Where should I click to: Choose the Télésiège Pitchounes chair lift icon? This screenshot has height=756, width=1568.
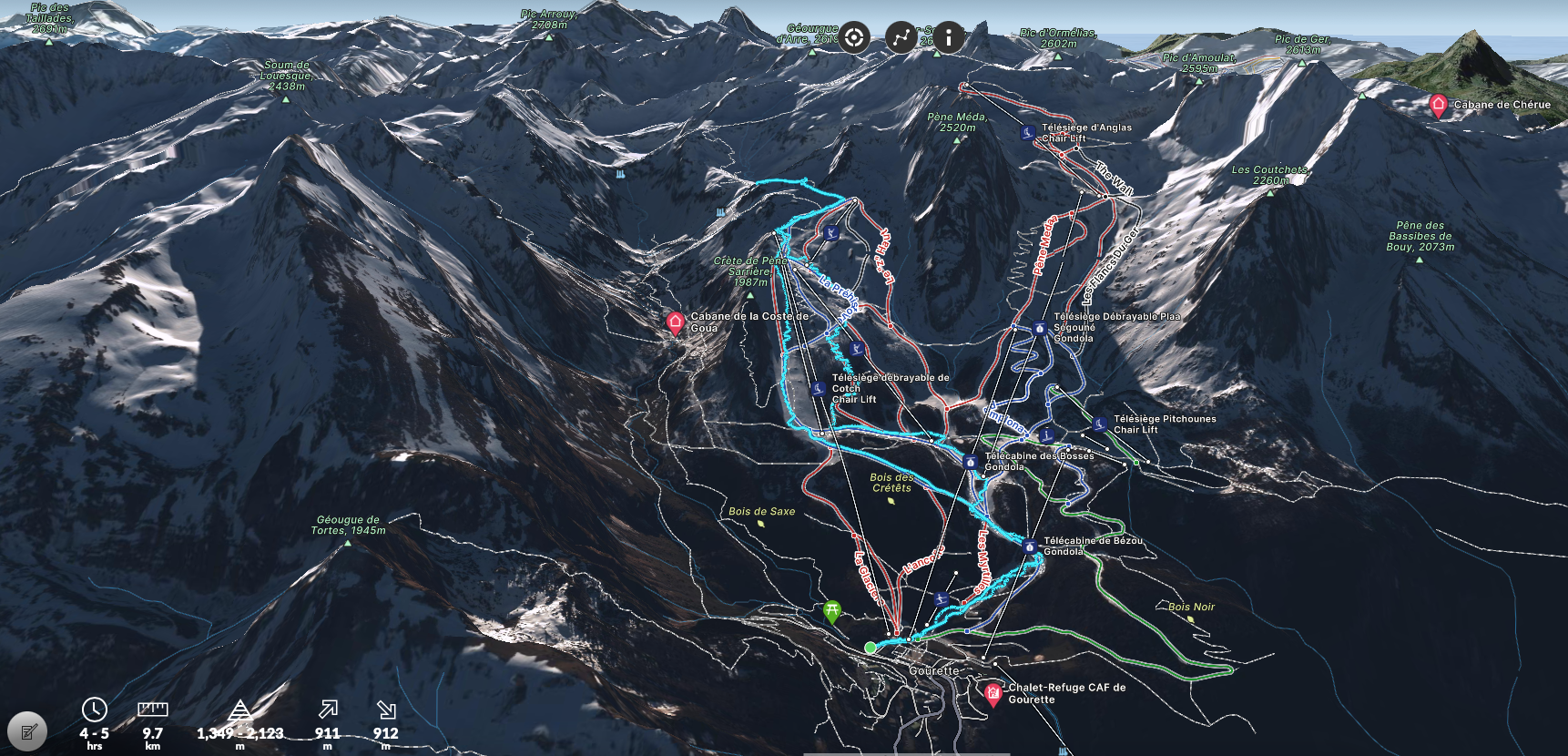pyautogui.click(x=1100, y=424)
